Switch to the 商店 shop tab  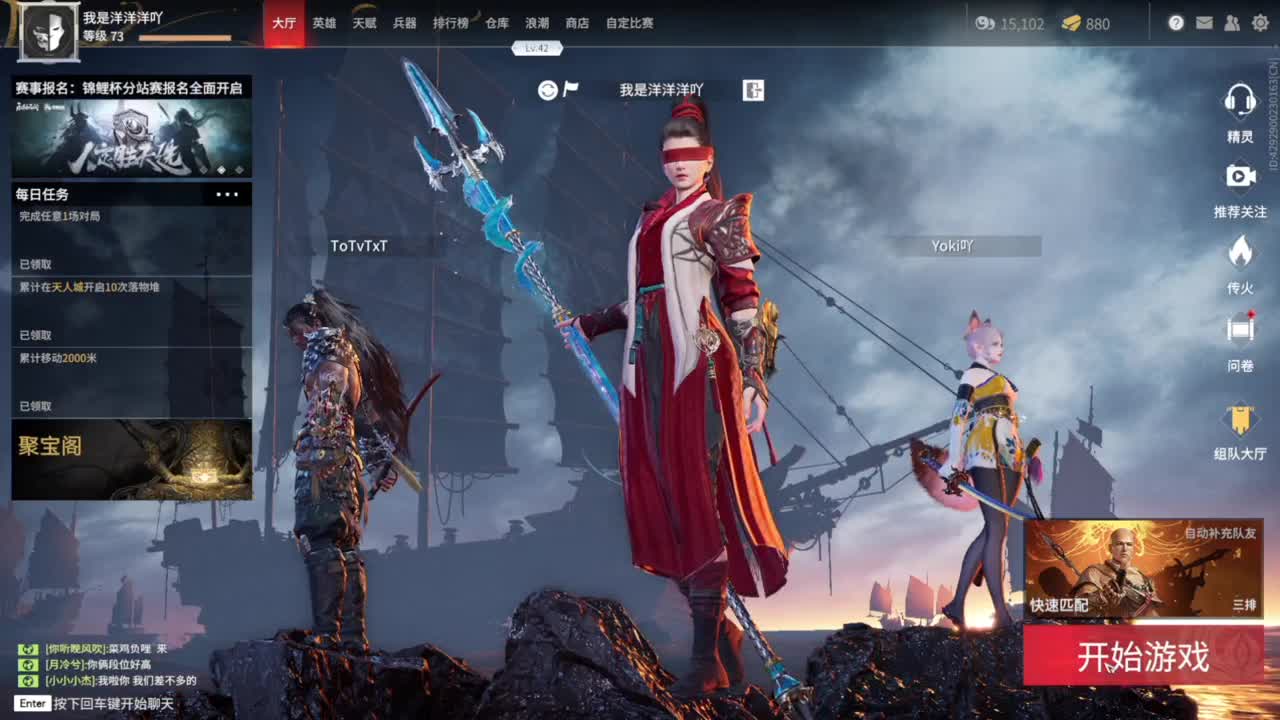(x=579, y=22)
